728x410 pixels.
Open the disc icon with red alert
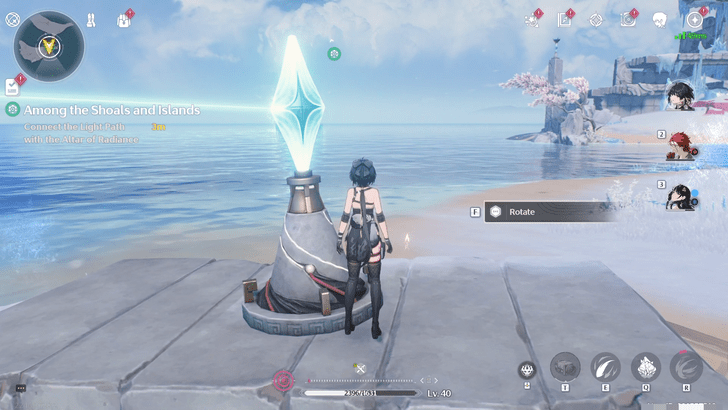pyautogui.click(x=628, y=19)
